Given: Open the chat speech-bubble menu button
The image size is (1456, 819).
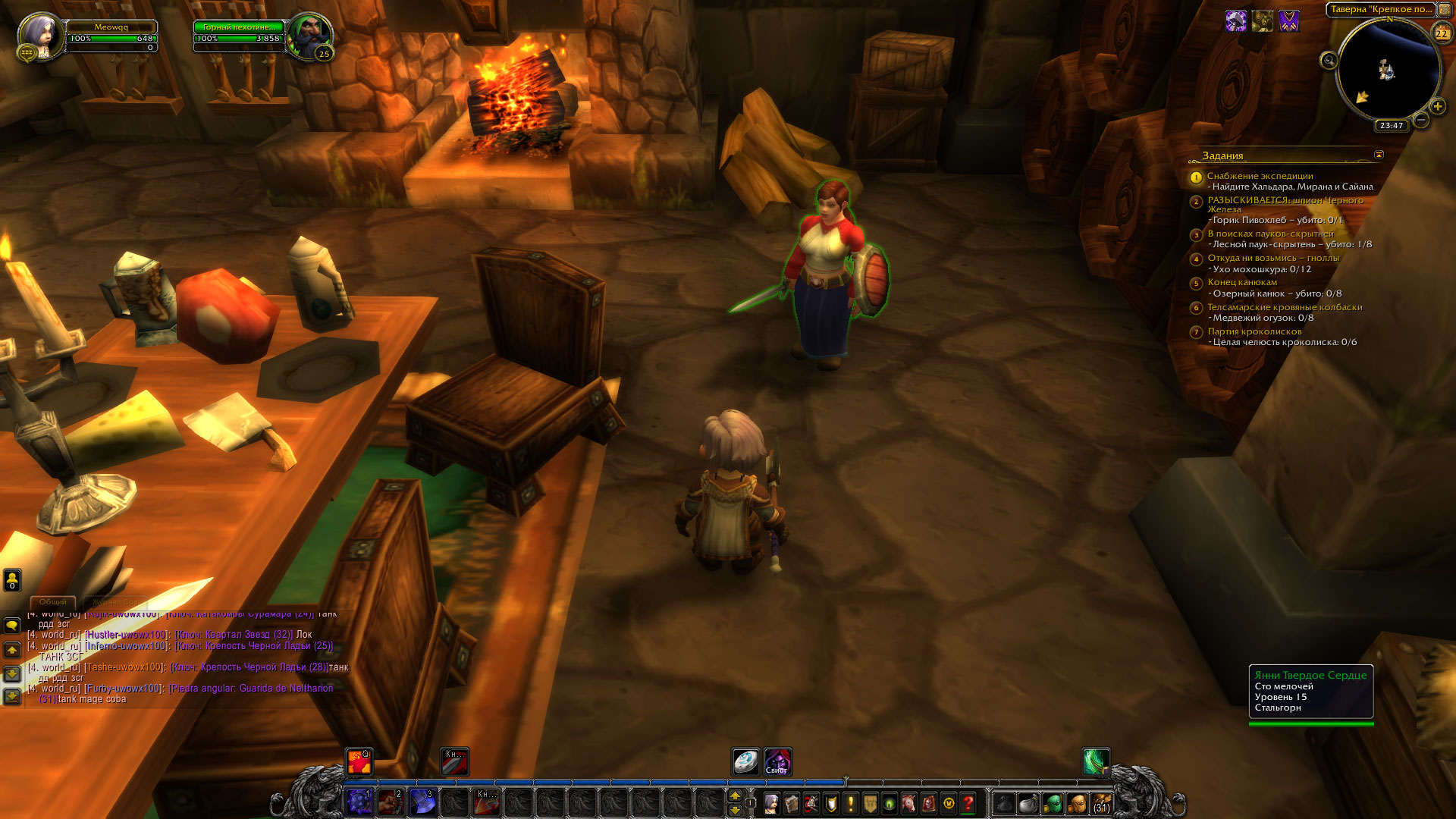Looking at the screenshot, I should tap(12, 626).
